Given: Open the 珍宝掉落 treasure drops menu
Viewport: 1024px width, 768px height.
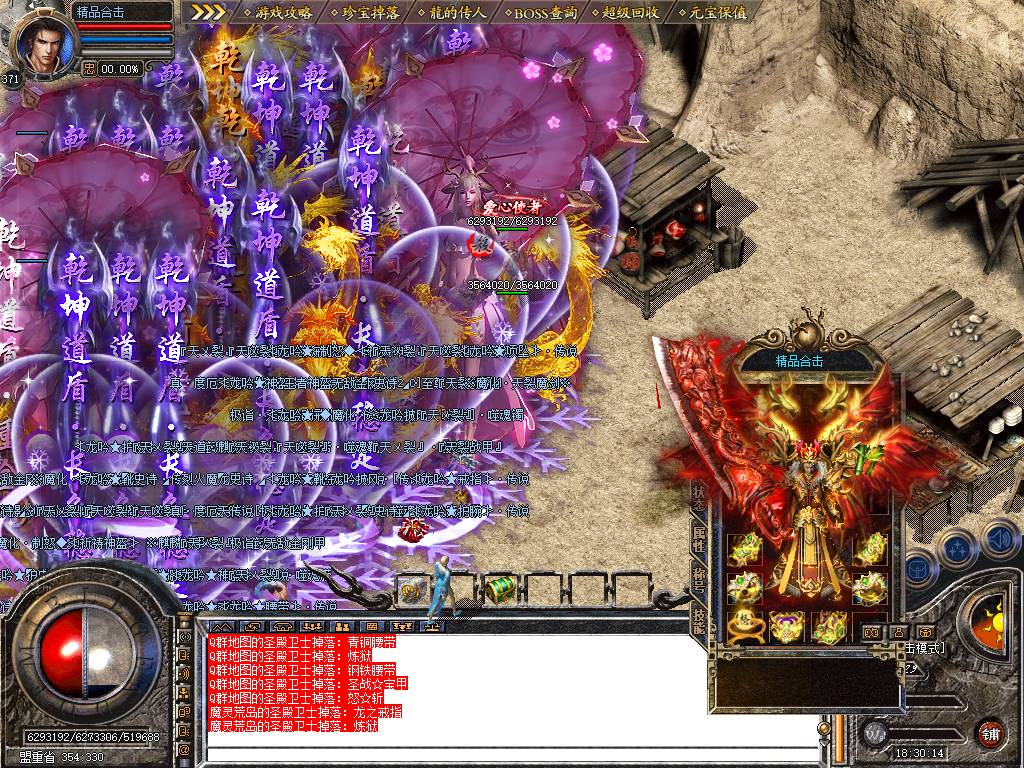Looking at the screenshot, I should coord(371,13).
